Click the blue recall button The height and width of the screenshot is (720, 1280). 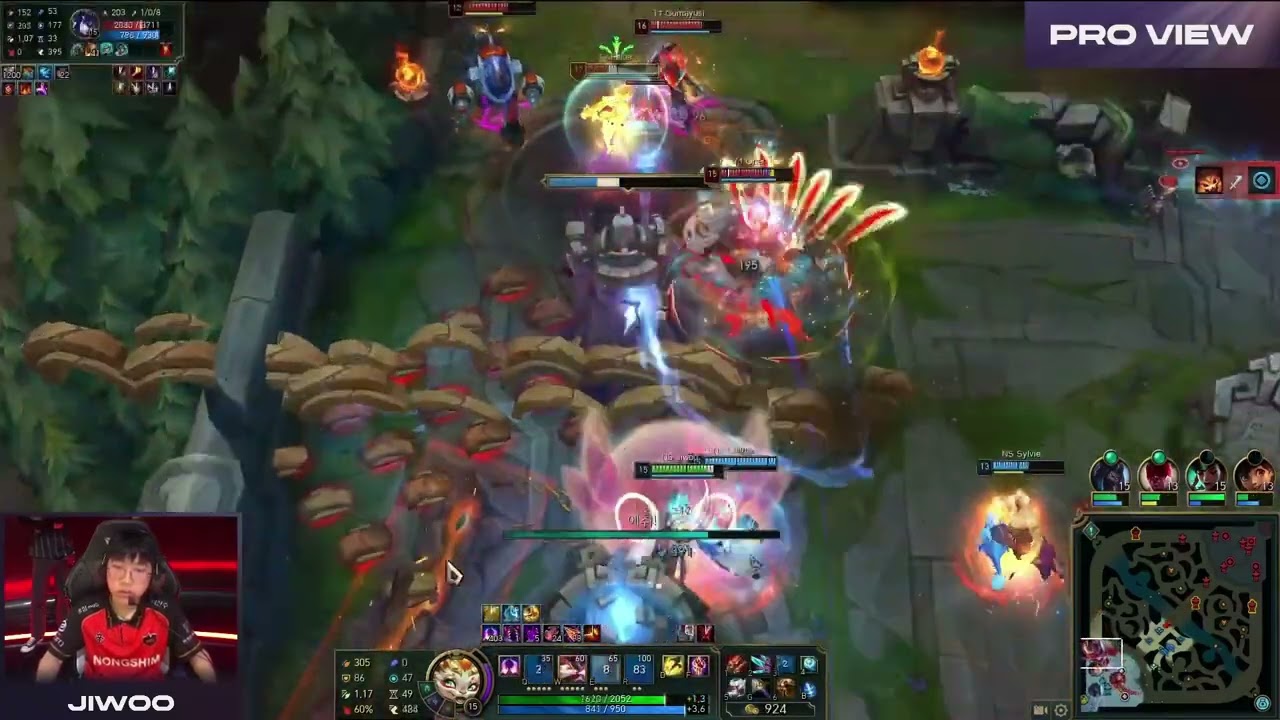click(809, 688)
